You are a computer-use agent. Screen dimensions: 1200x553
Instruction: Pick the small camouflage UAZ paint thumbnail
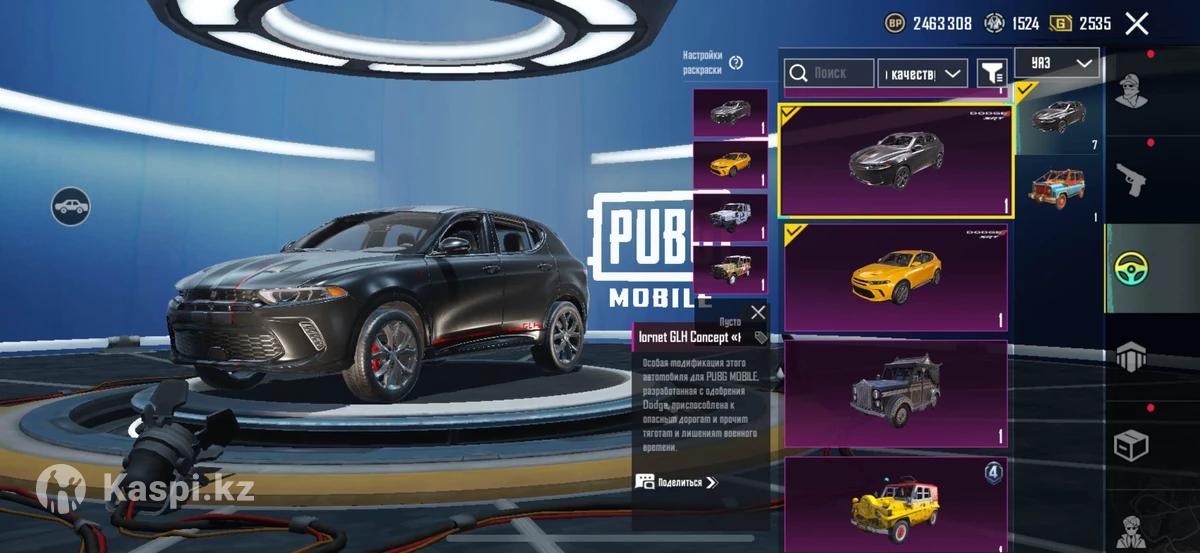(730, 268)
